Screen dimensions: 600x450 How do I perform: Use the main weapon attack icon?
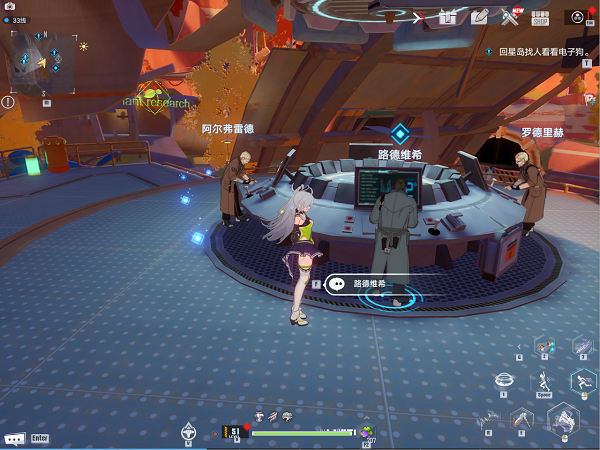[564, 420]
